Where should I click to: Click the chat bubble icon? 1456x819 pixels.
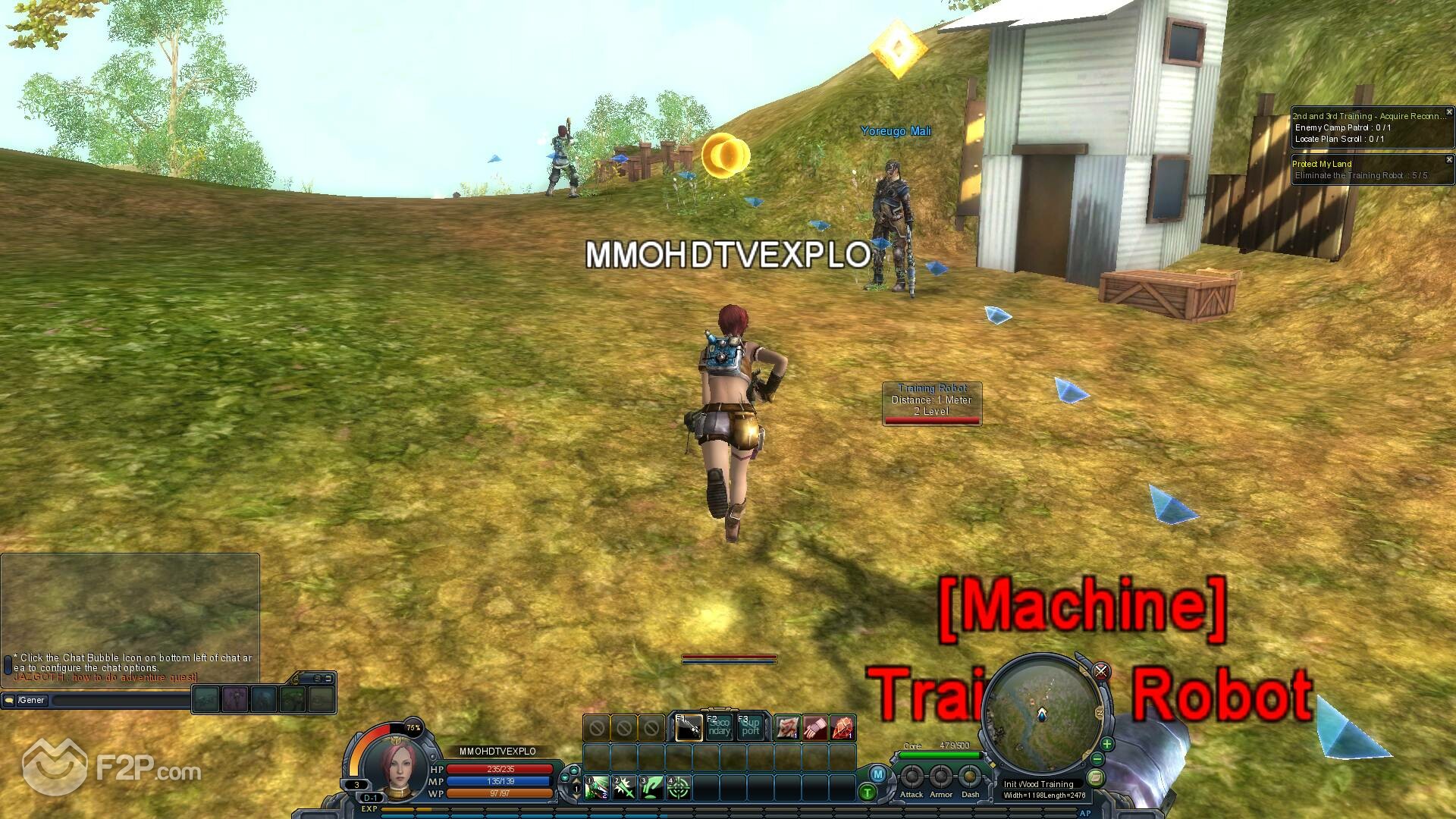[x=9, y=701]
